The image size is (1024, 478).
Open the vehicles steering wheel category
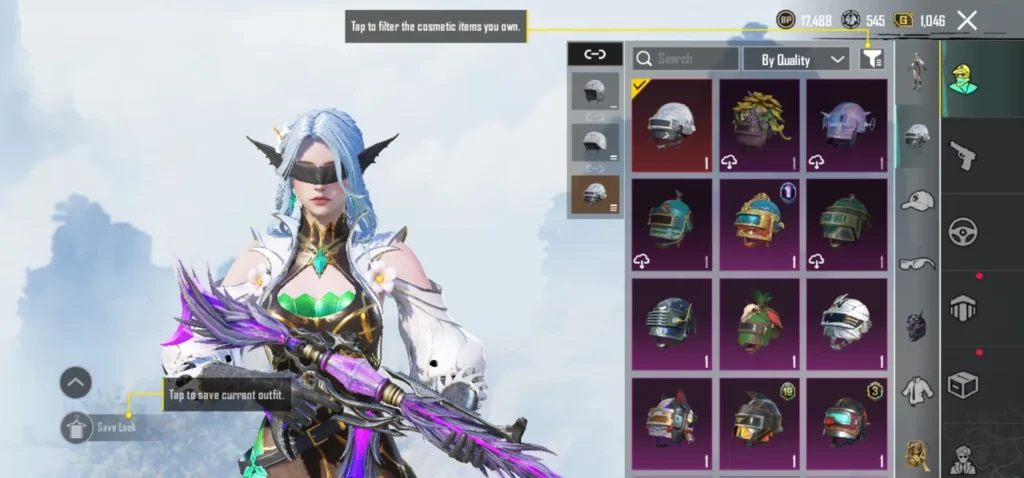click(963, 231)
